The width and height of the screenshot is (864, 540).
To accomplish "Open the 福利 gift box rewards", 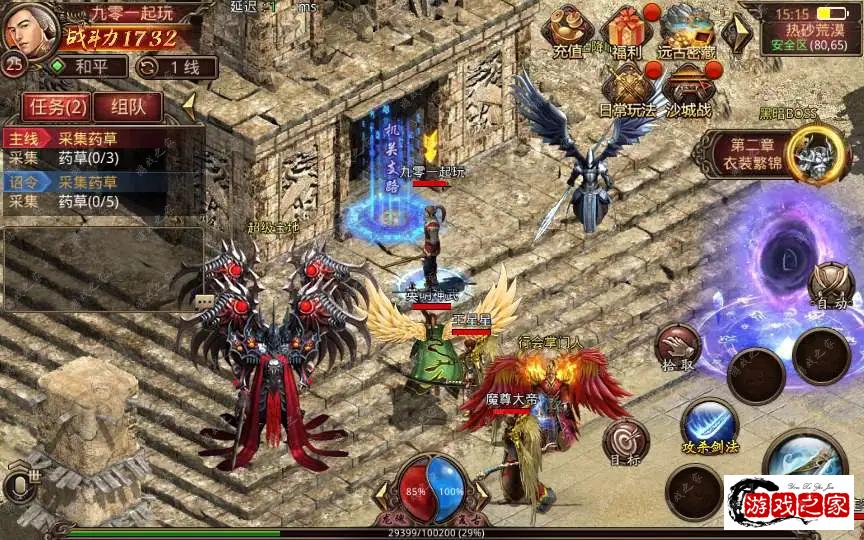I will [628, 32].
